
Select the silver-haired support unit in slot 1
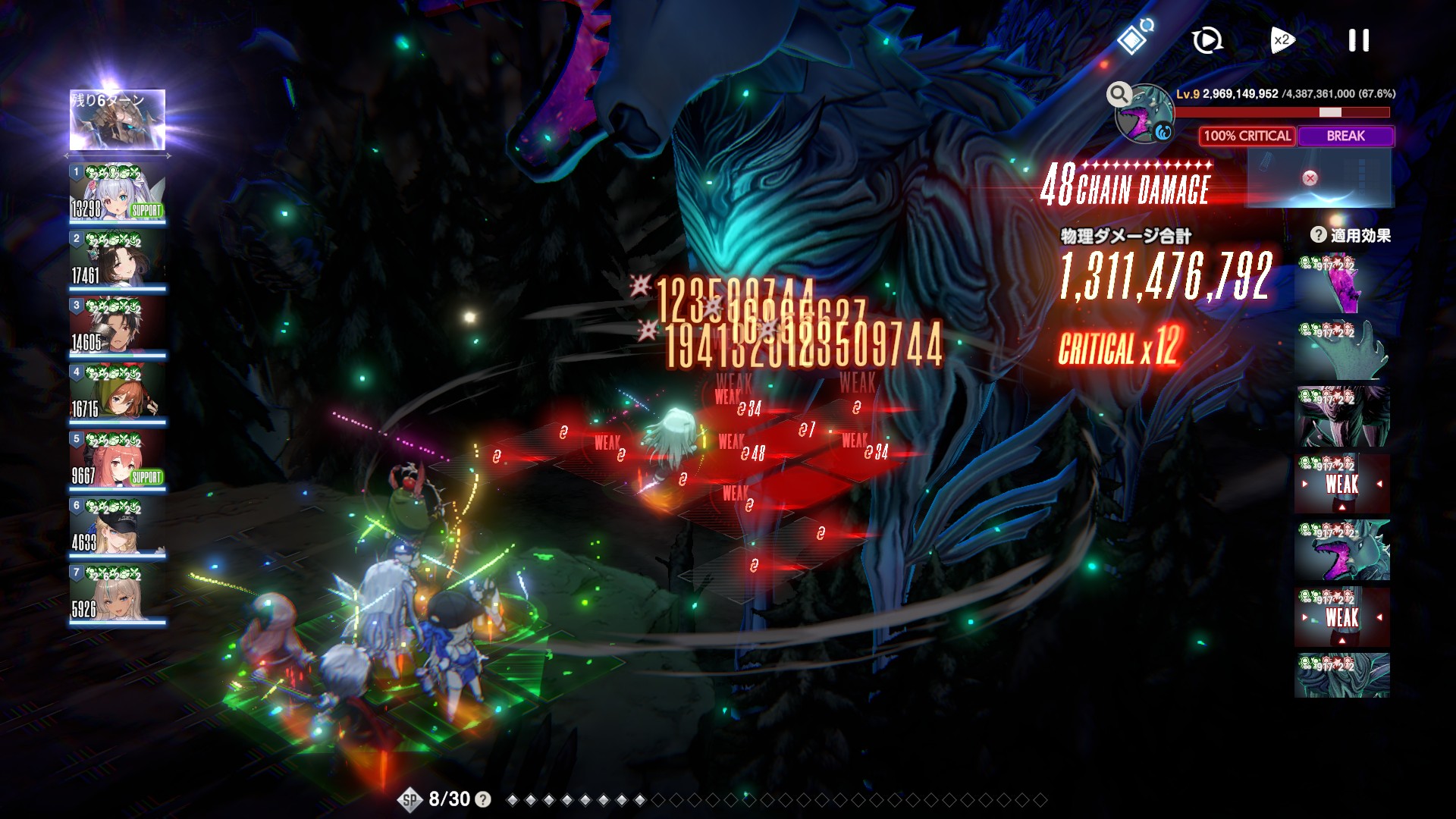click(x=118, y=193)
